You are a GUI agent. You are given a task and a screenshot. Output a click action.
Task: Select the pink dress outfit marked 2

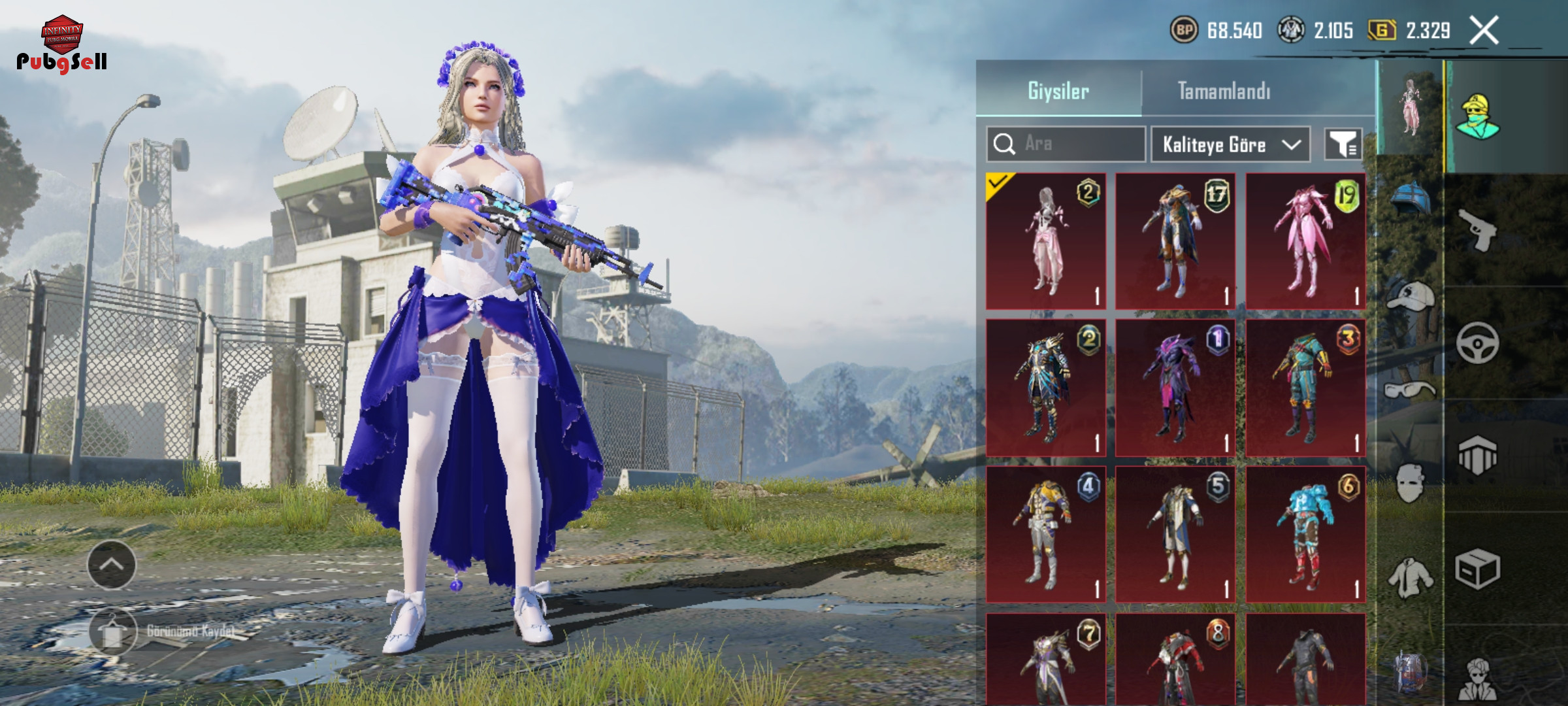pyautogui.click(x=1046, y=241)
